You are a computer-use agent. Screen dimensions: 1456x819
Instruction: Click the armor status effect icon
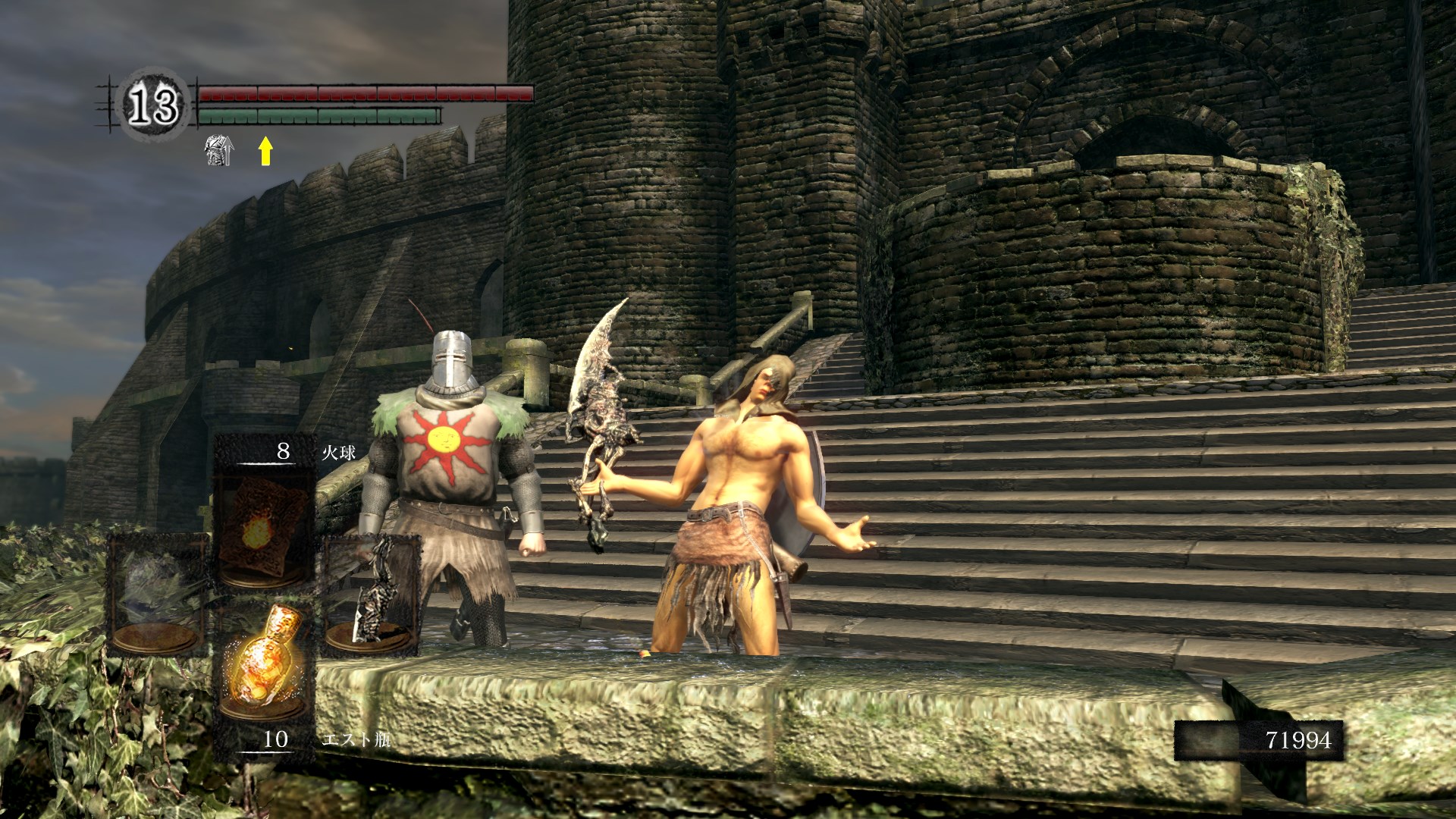coord(218,150)
